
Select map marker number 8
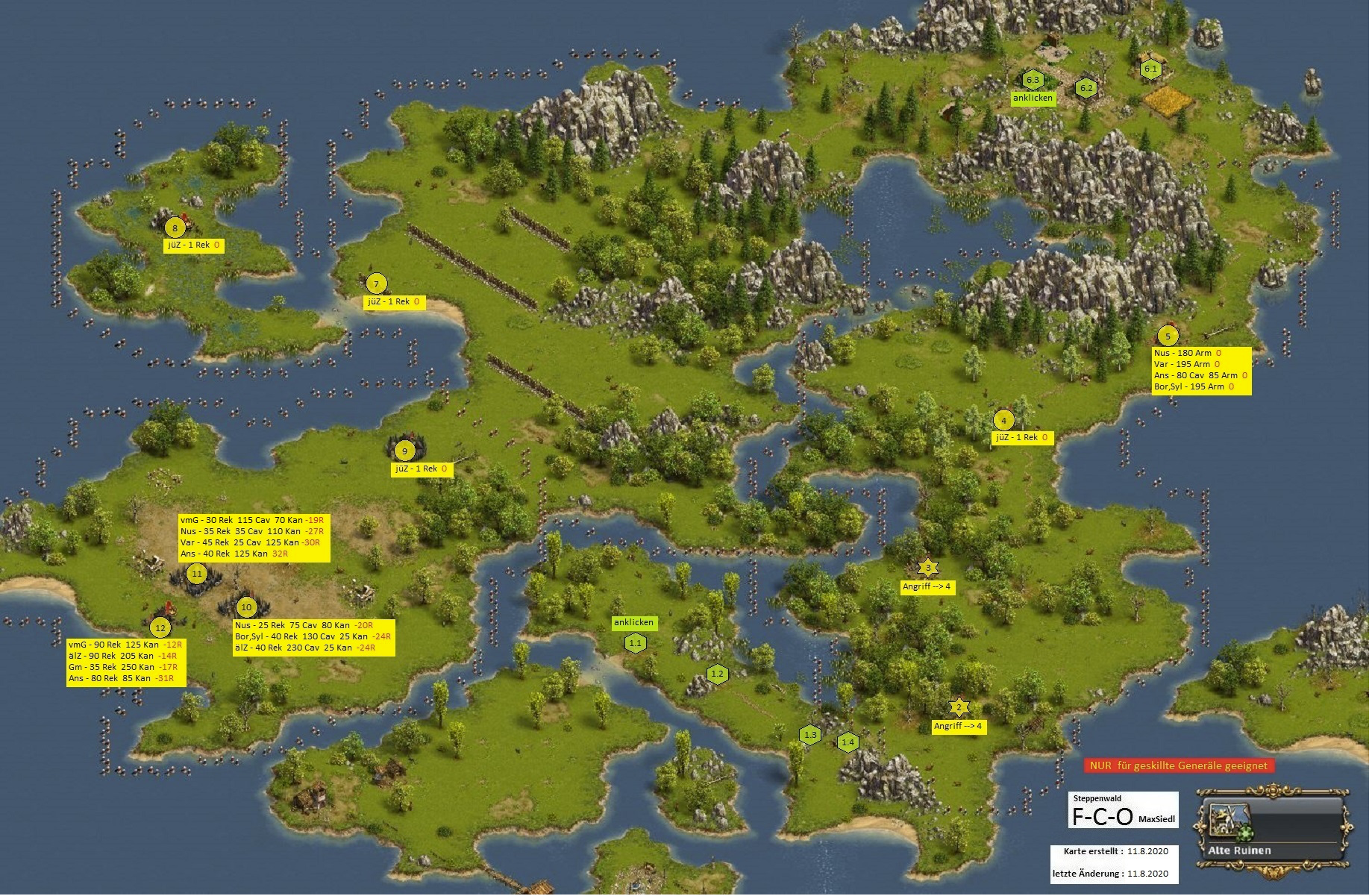tap(175, 228)
